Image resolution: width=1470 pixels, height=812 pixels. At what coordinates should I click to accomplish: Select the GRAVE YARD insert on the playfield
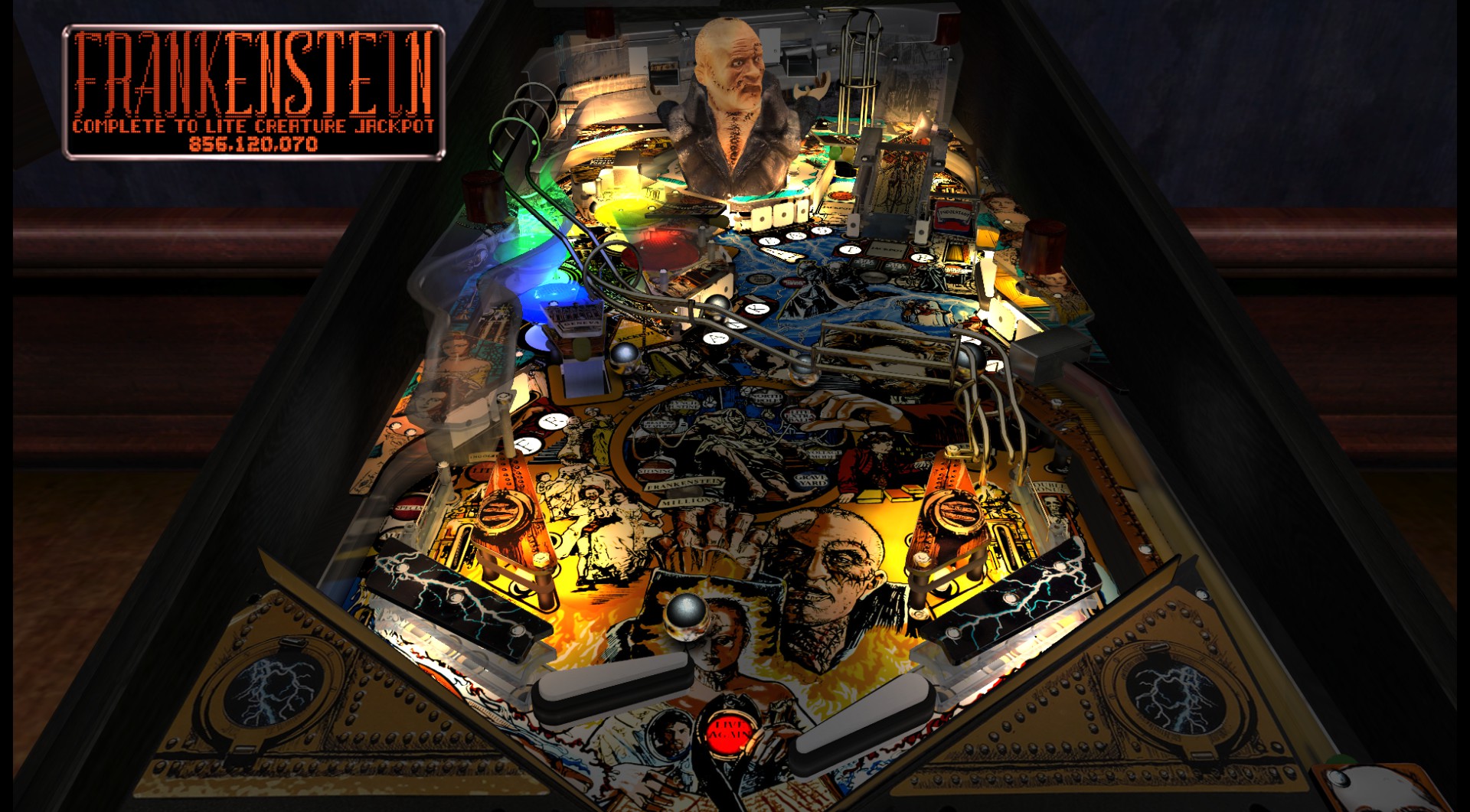coord(810,480)
